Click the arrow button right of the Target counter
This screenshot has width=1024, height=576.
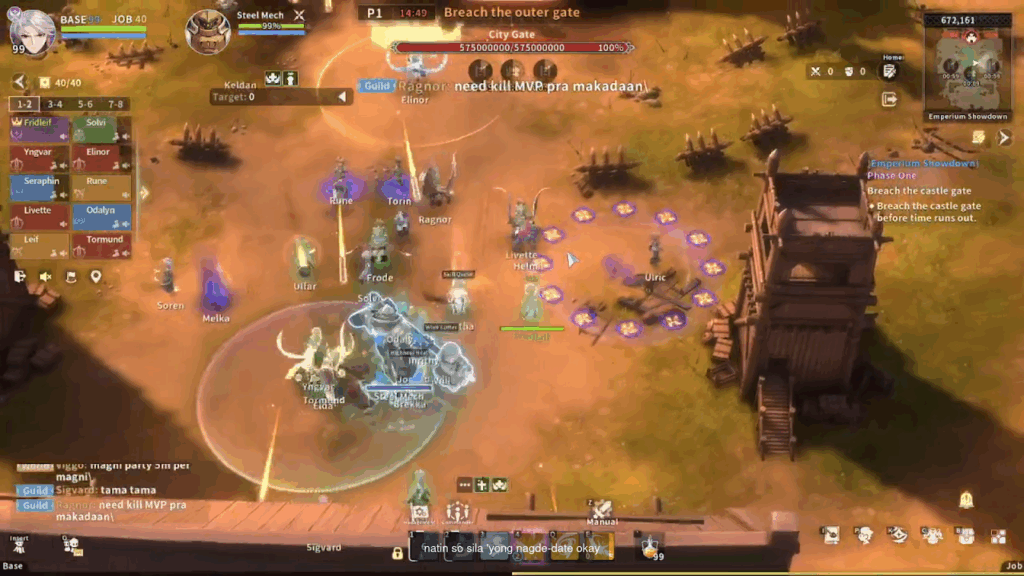click(x=343, y=97)
